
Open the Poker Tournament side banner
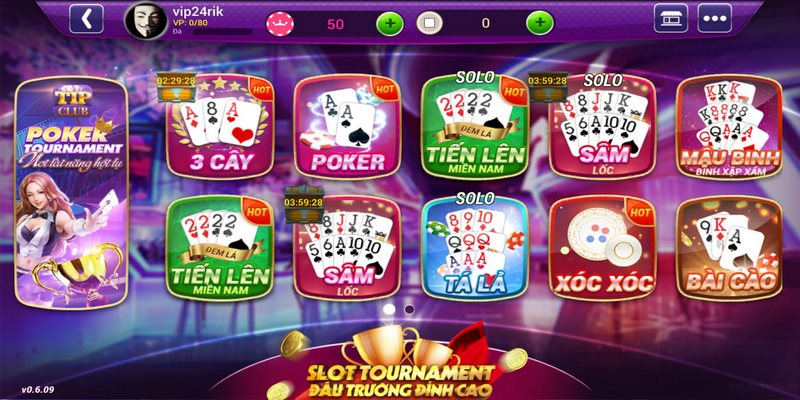pyautogui.click(x=68, y=190)
